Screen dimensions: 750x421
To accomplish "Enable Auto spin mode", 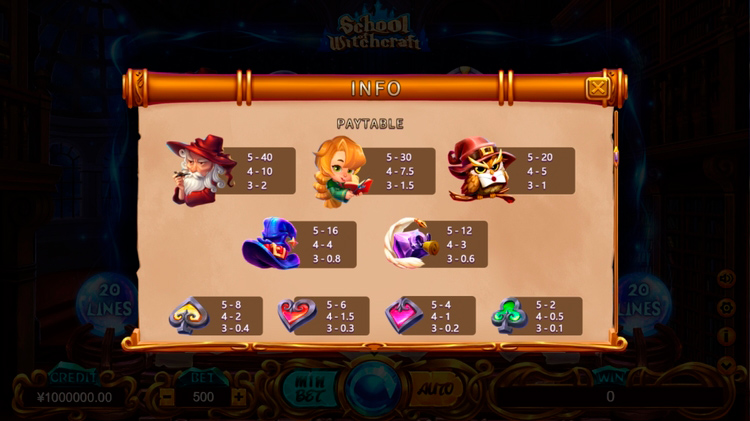I will pos(435,387).
